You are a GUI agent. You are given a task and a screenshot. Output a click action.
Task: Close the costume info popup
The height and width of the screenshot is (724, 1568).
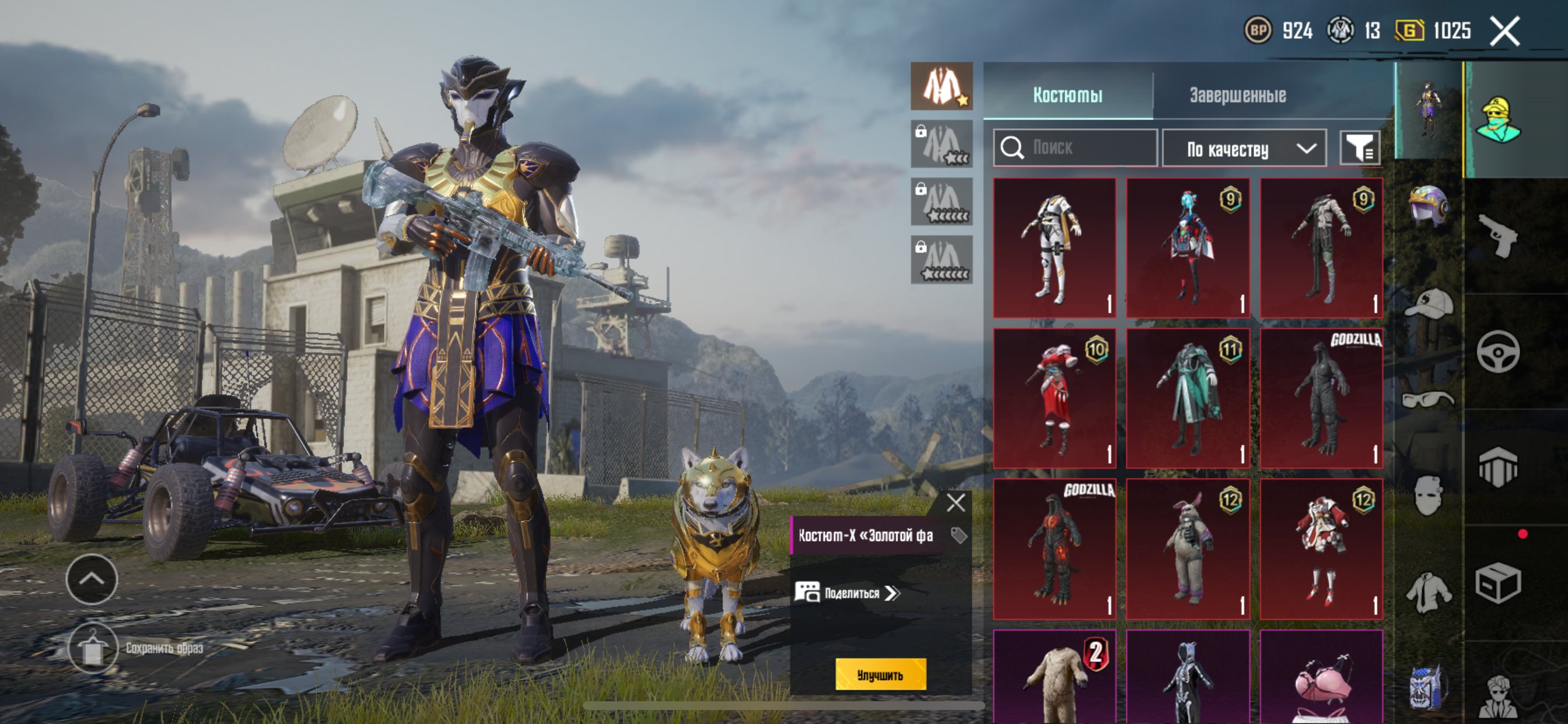click(x=956, y=502)
